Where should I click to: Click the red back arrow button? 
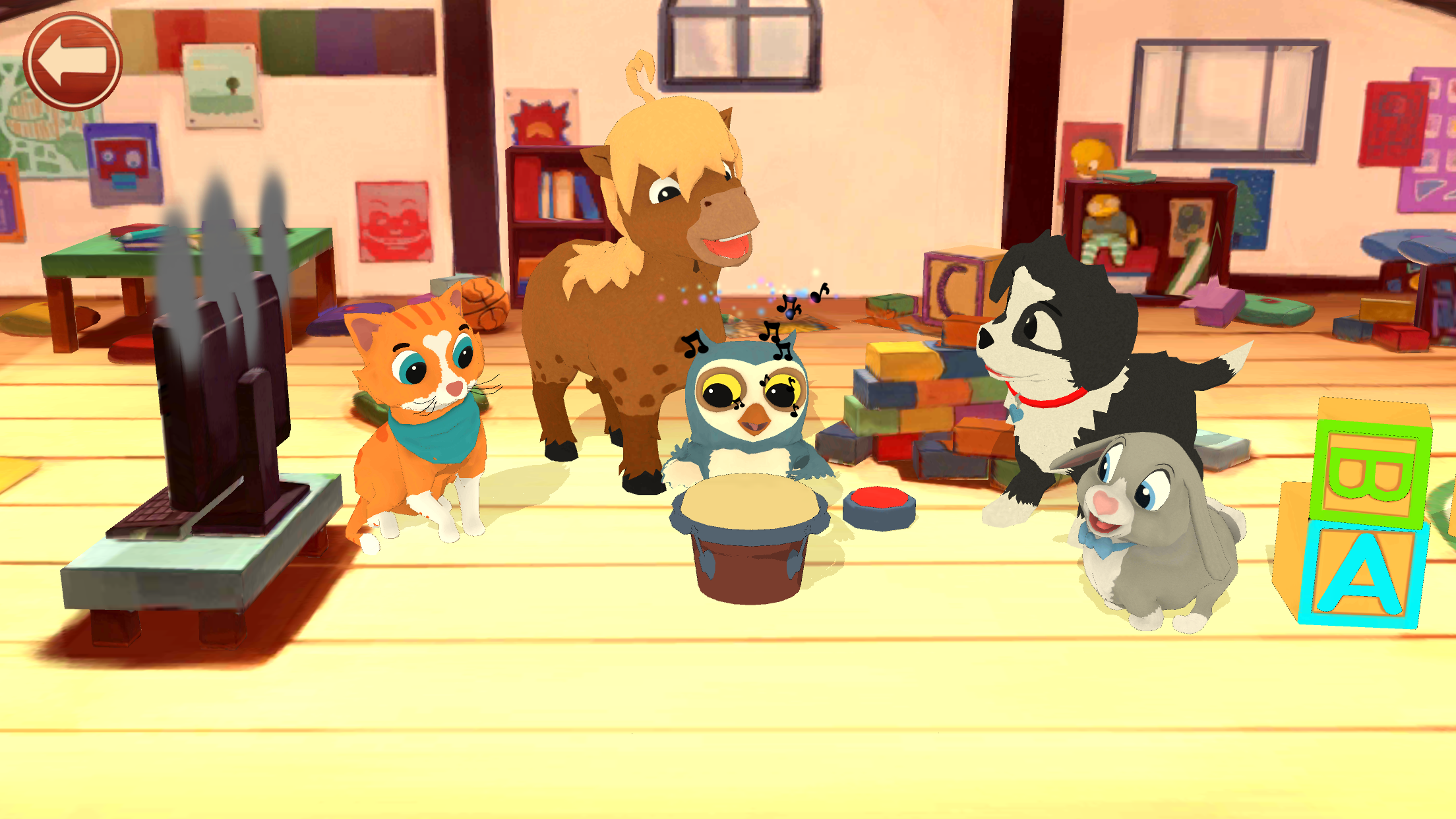click(73, 61)
